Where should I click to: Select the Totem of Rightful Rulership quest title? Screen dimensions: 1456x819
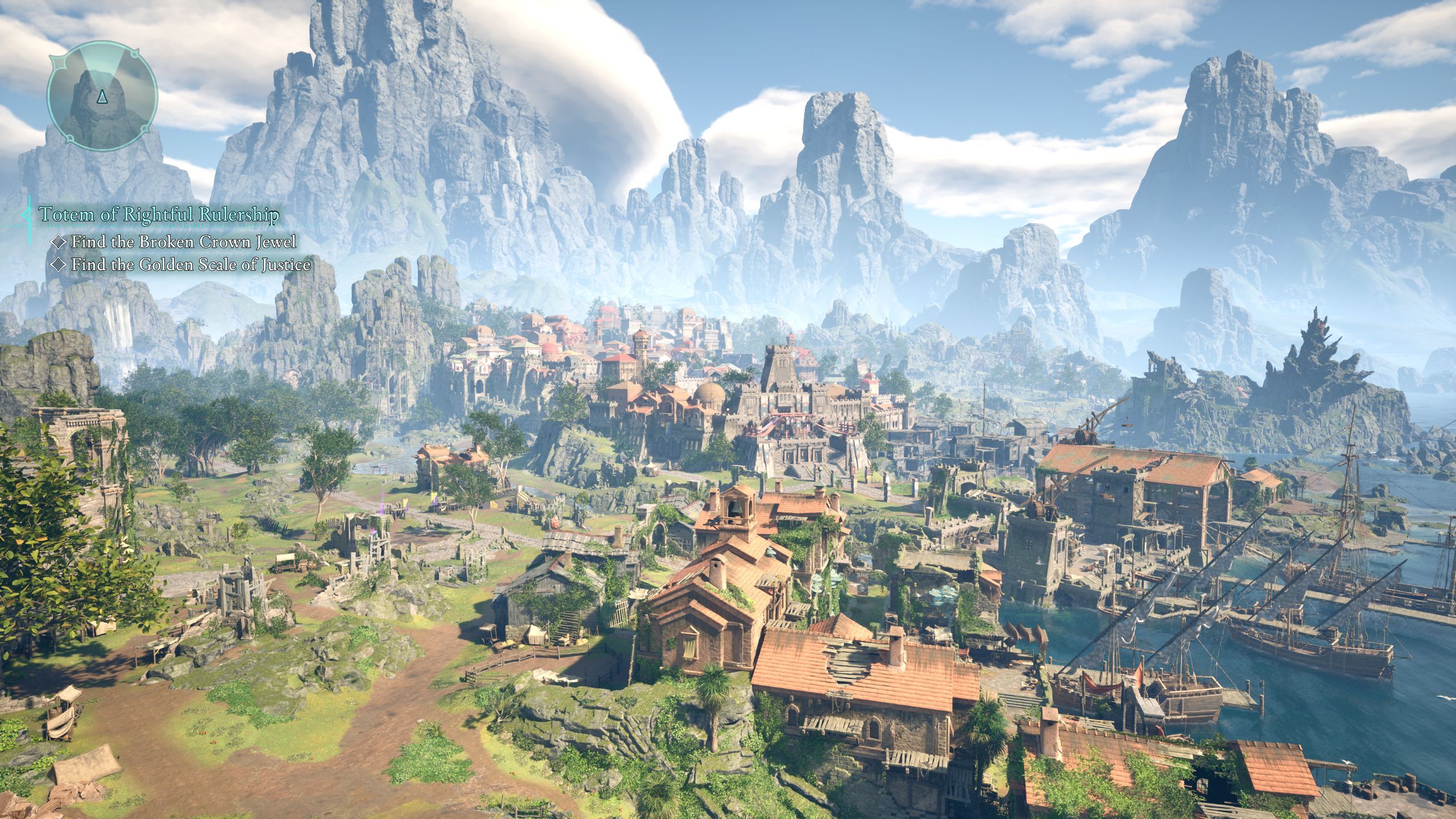pos(159,214)
